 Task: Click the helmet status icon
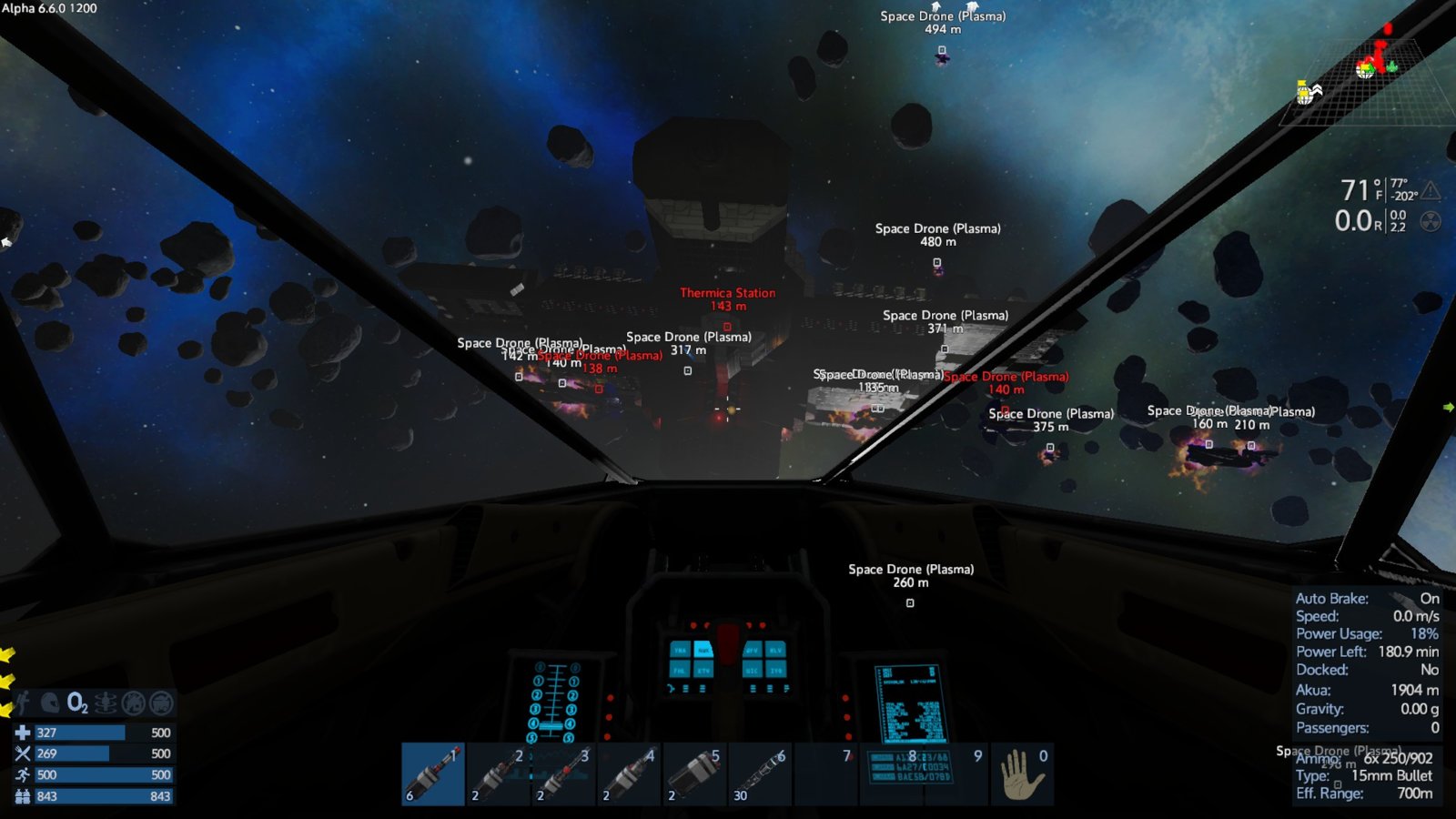click(50, 703)
